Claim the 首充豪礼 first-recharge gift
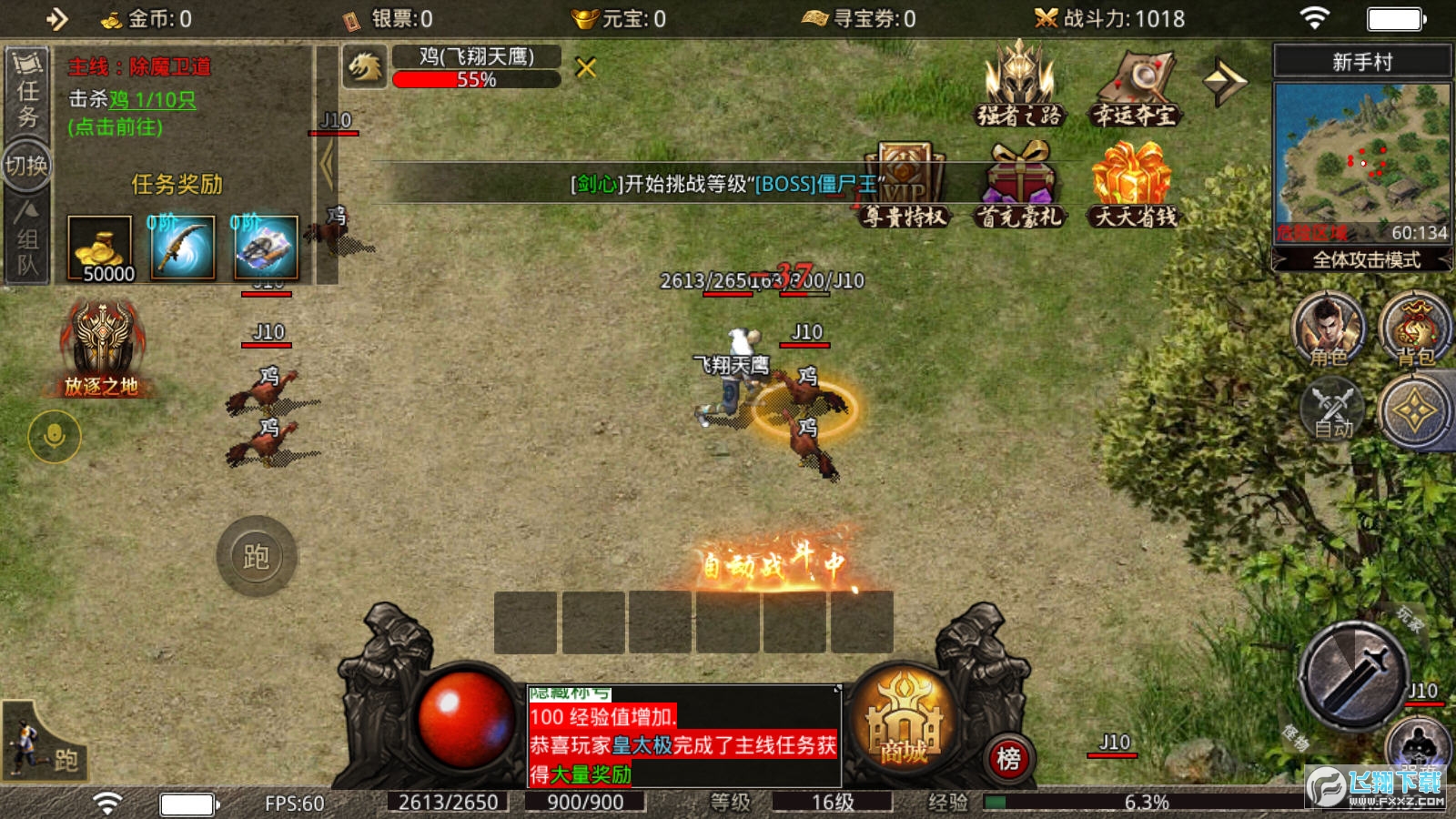 click(x=1020, y=184)
